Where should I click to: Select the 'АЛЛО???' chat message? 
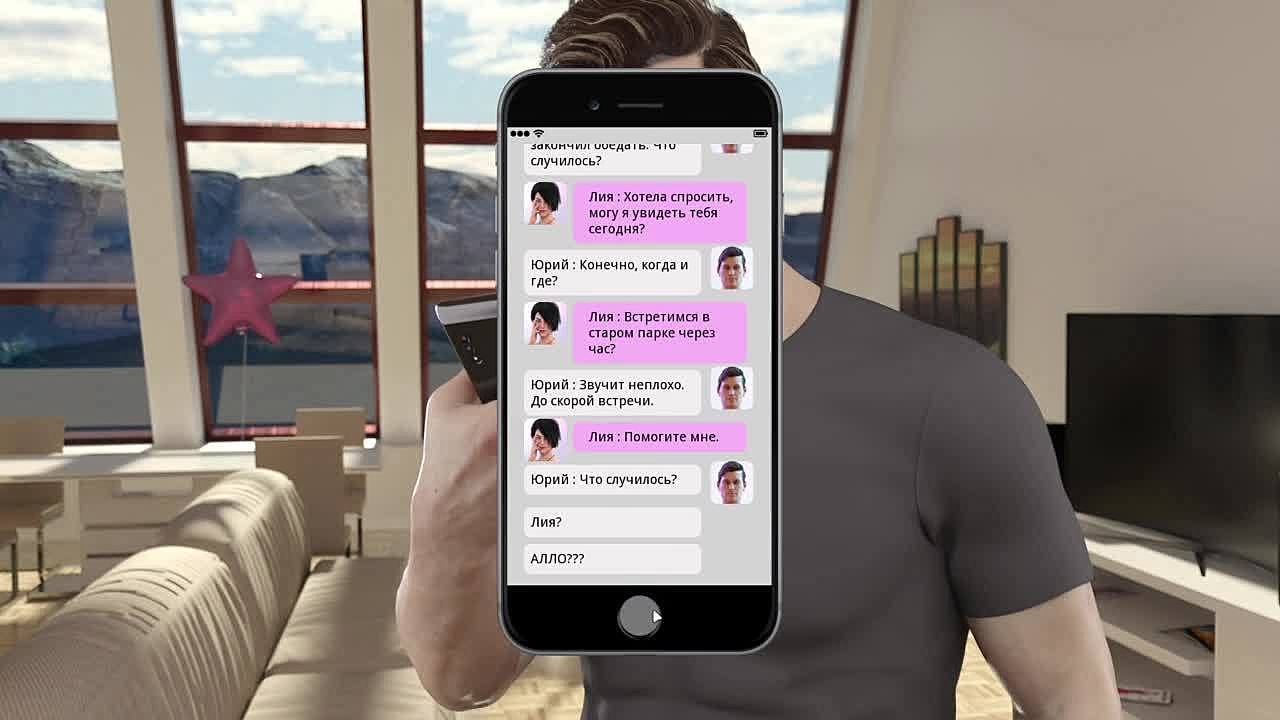(612, 558)
